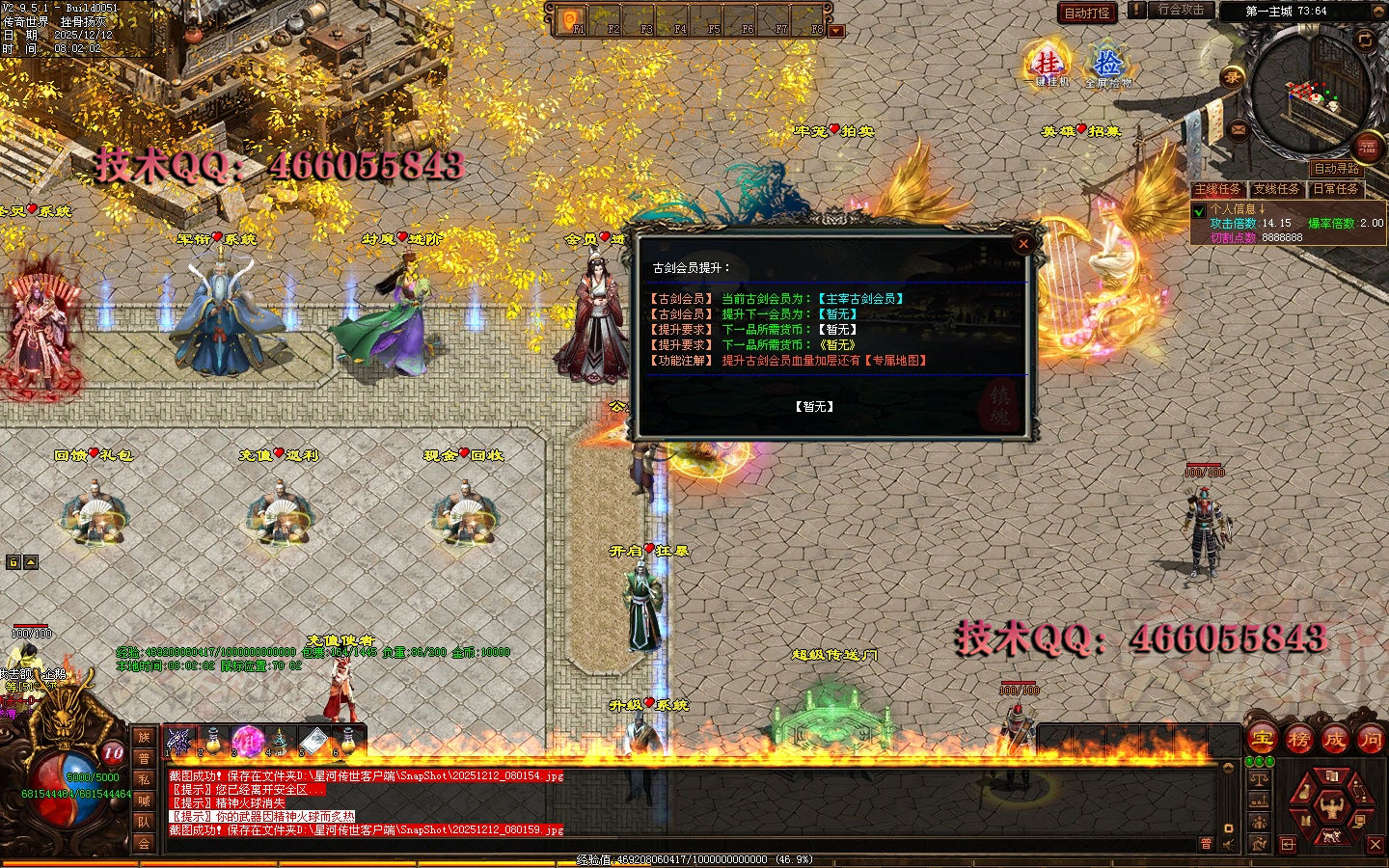Open the 宝 treasure round button
Screen dimensions: 1389x868
click(1263, 740)
